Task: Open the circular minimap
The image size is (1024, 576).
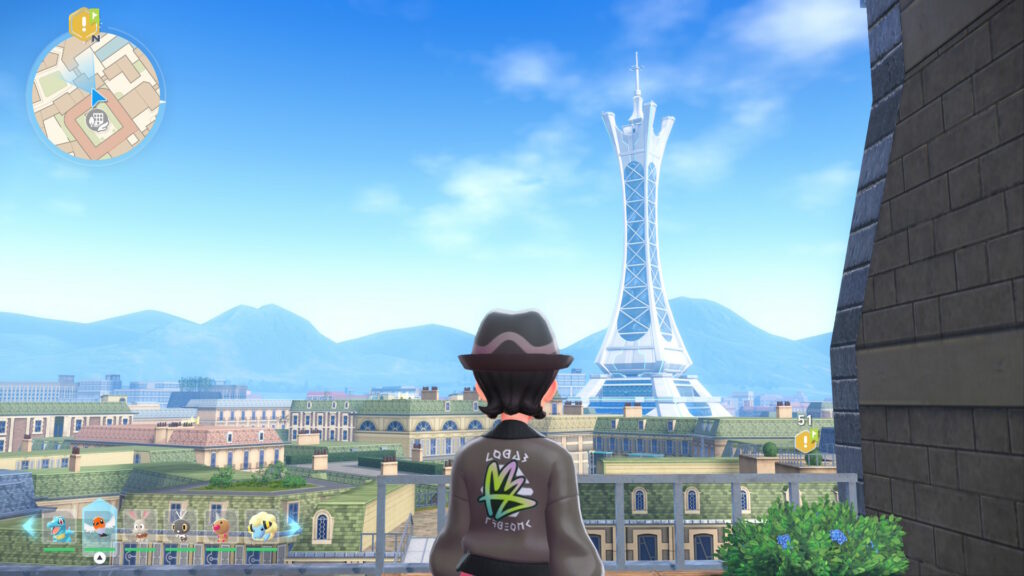Action: [x=96, y=95]
